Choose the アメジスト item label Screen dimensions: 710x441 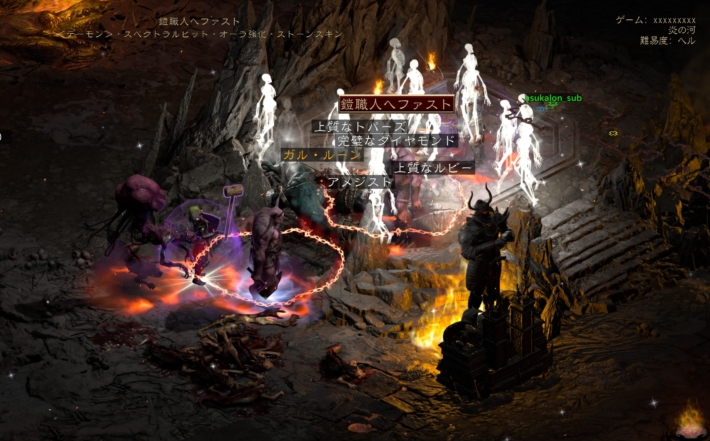pos(356,181)
